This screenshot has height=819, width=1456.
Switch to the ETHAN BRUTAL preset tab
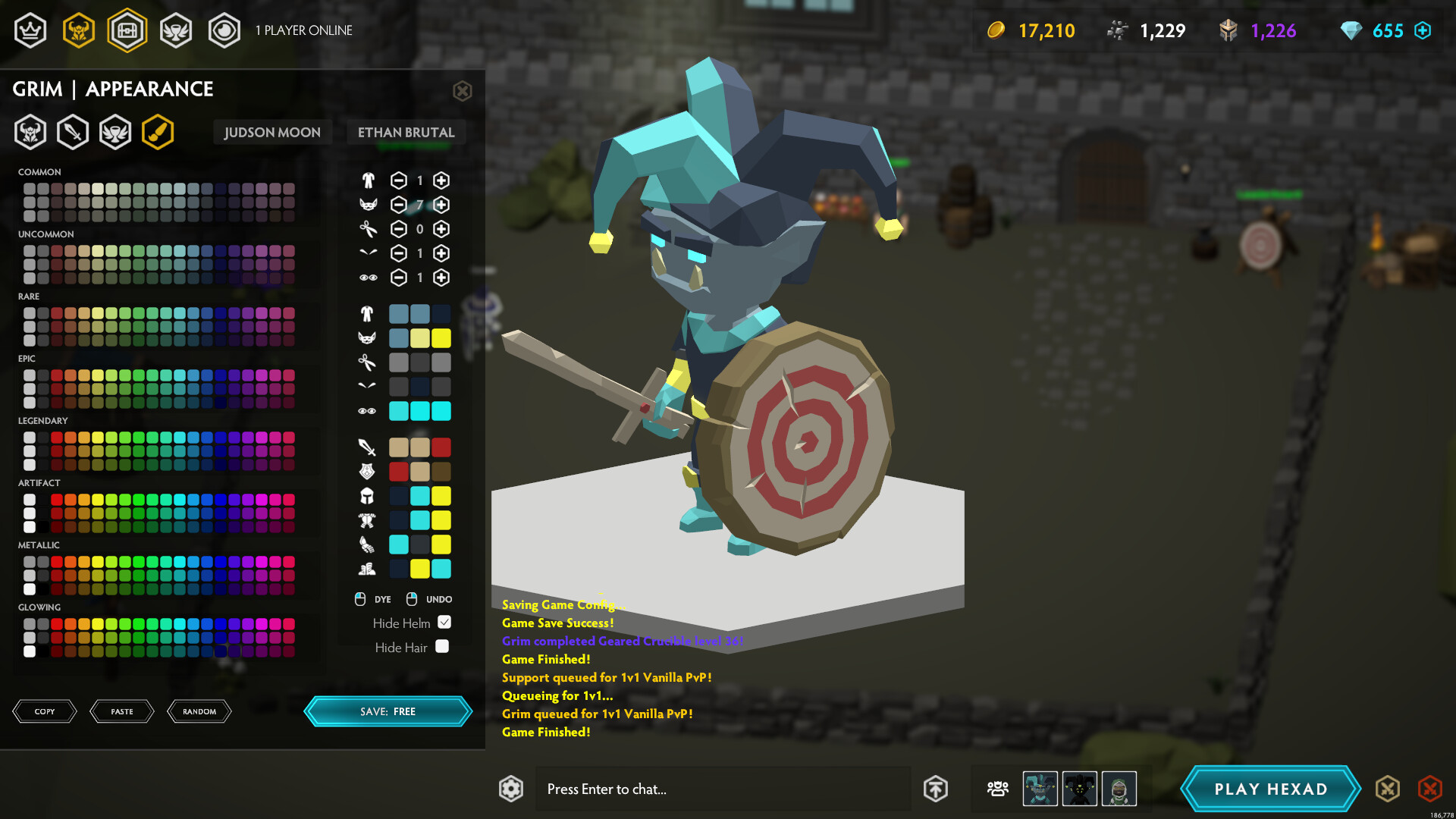click(406, 131)
